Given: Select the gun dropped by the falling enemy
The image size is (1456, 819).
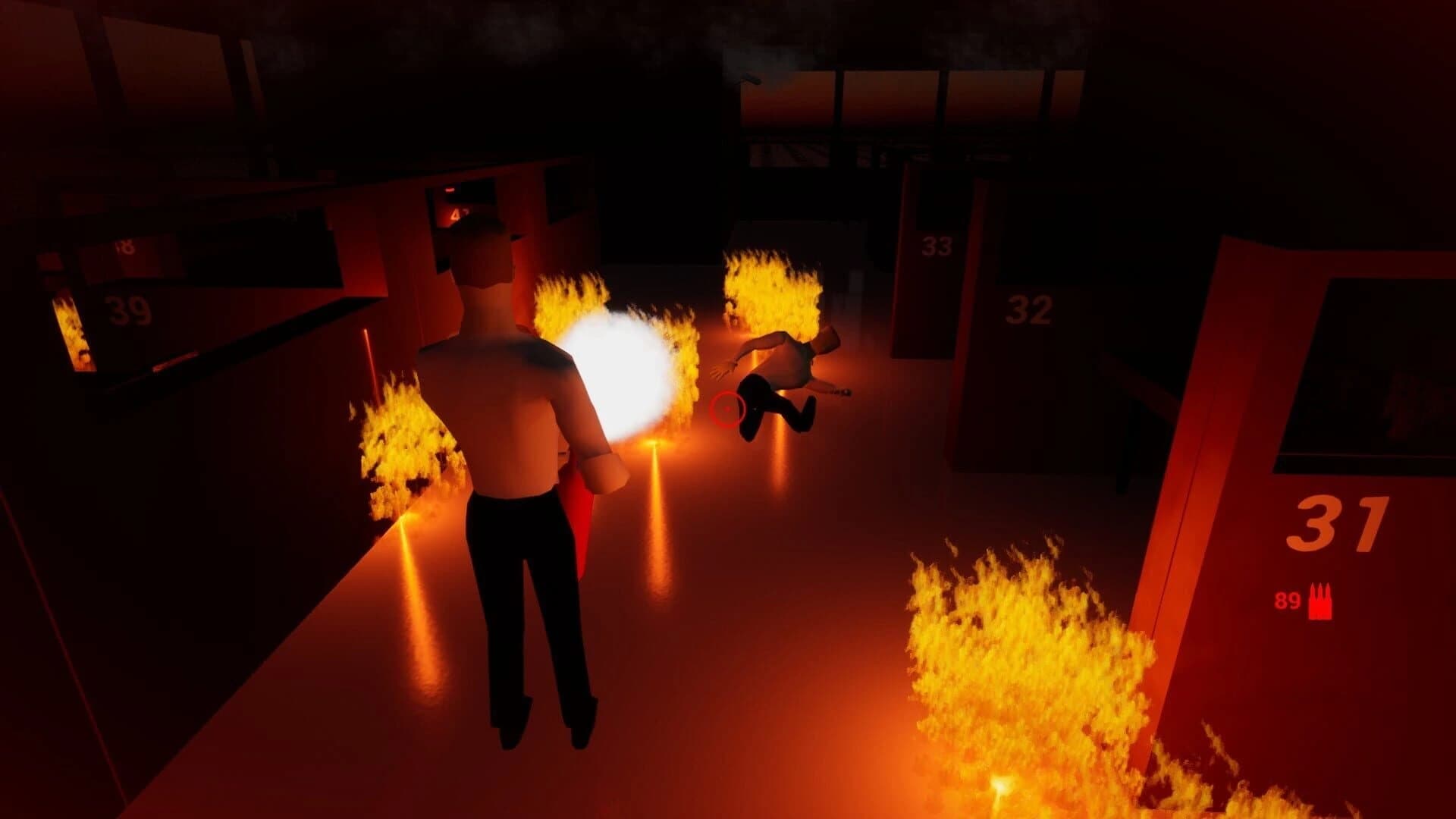Looking at the screenshot, I should pos(844,392).
